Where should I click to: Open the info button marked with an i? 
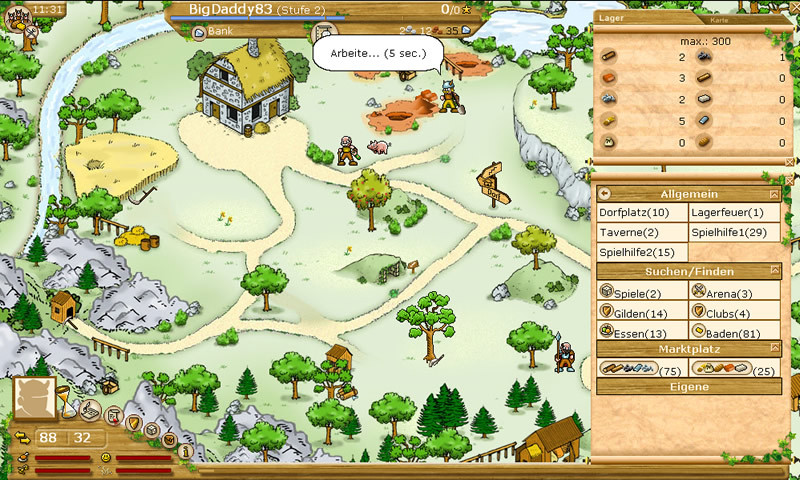click(x=185, y=450)
